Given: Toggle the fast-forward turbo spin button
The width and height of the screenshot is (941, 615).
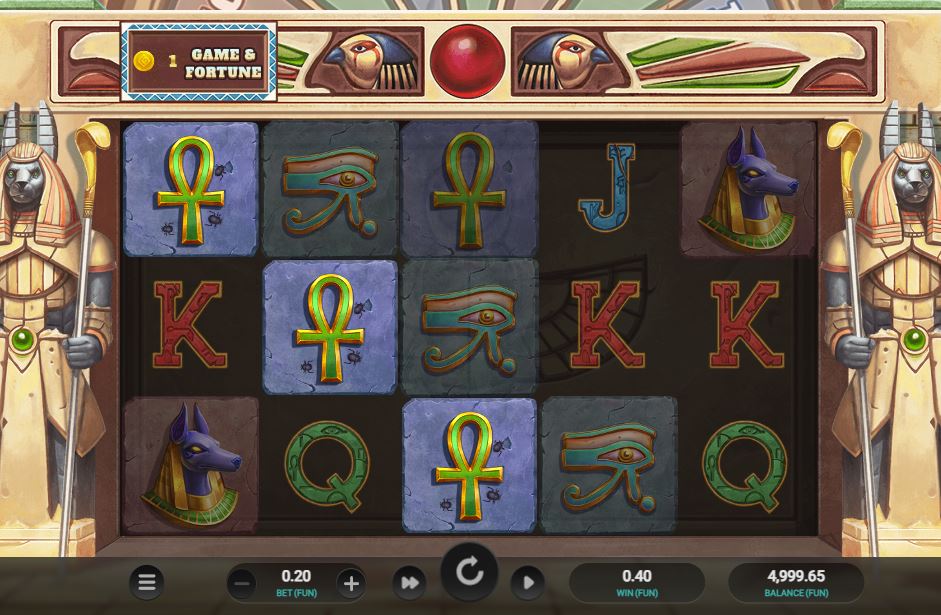Looking at the screenshot, I should pos(409,582).
